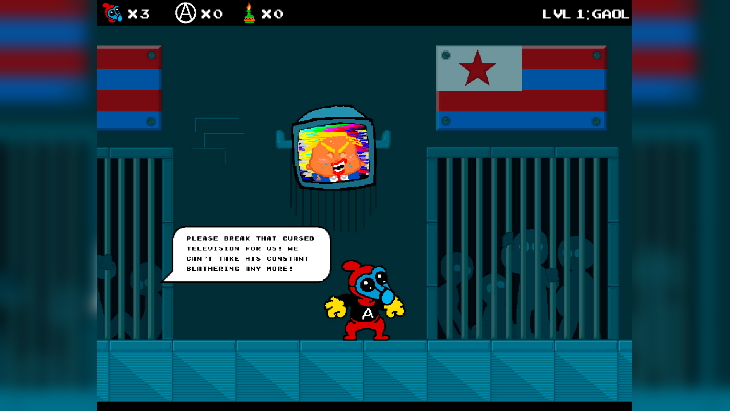This screenshot has height=411, width=730.
Task: Click the molotov bottle icon
Action: click(248, 13)
